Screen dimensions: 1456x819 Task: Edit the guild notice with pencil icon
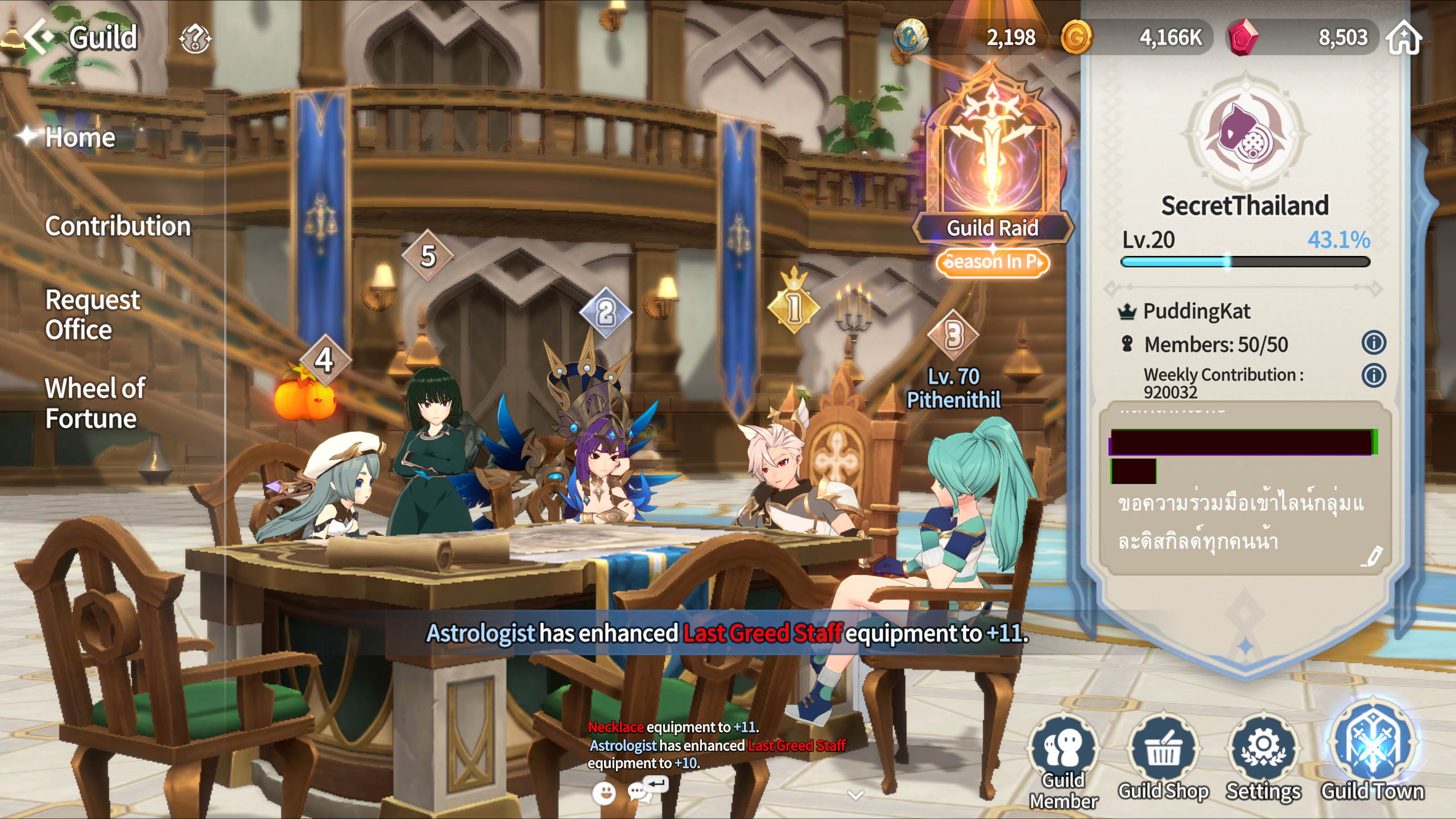pos(1372,556)
